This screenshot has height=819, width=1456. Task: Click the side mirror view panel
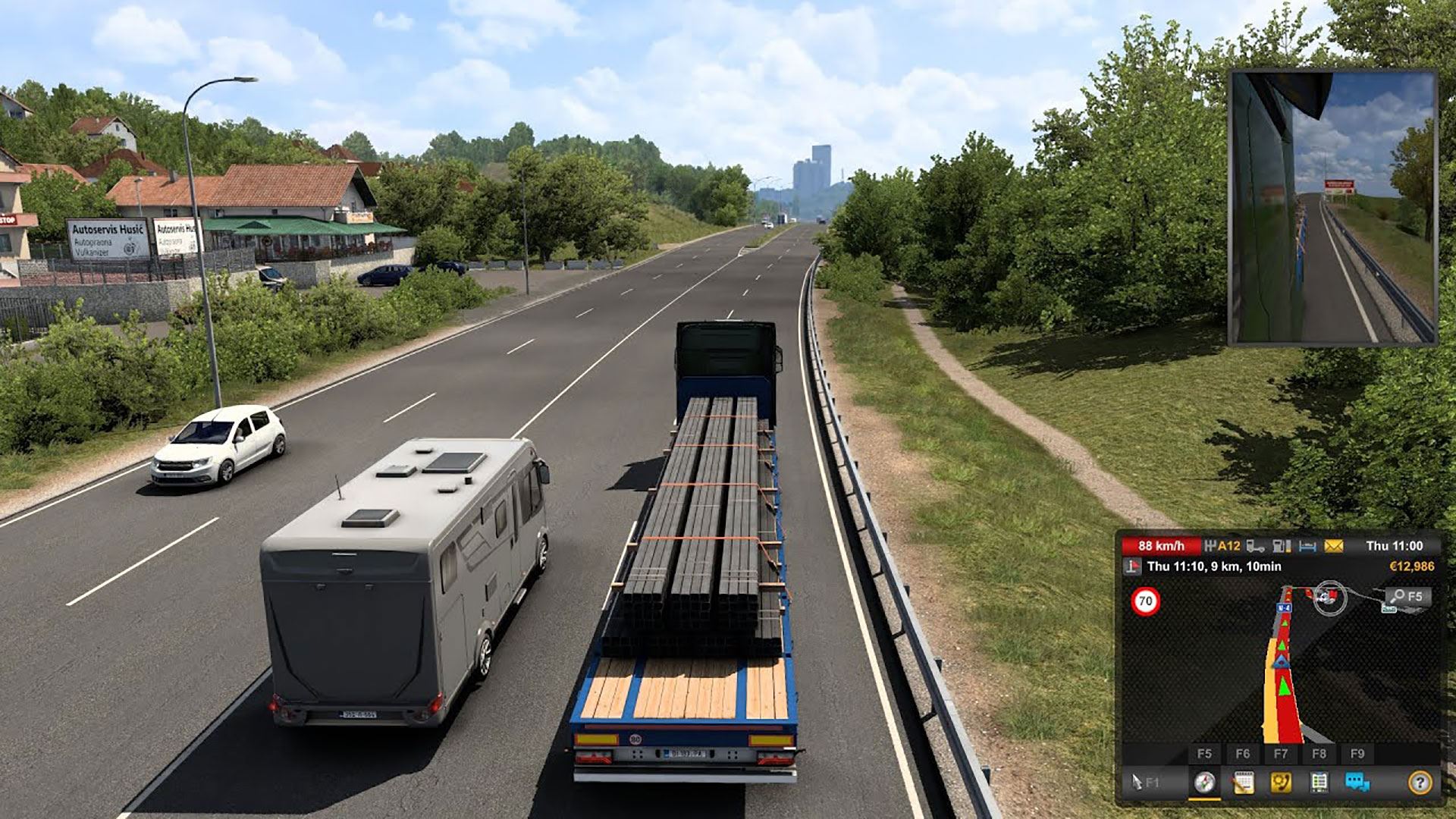(x=1332, y=208)
